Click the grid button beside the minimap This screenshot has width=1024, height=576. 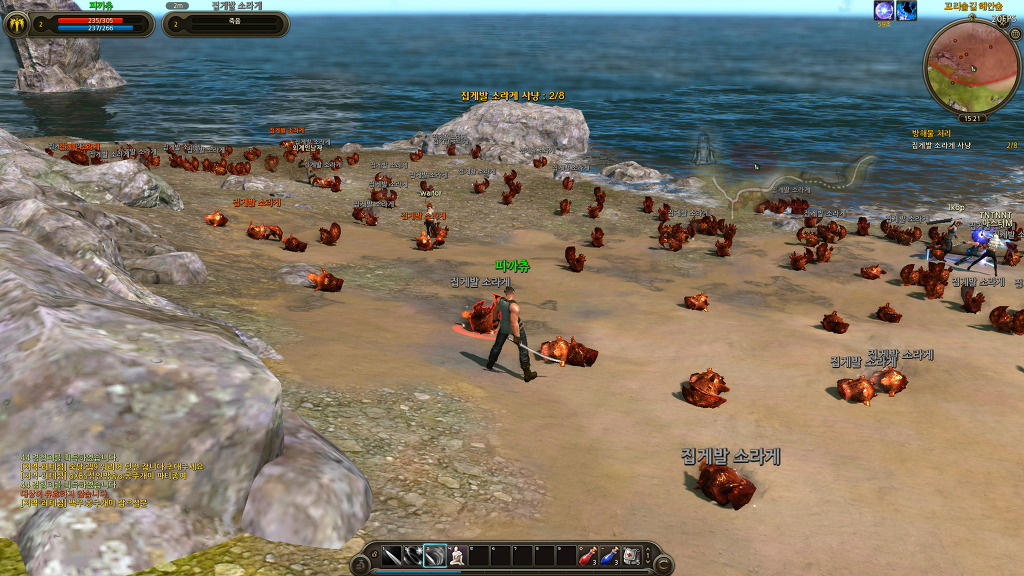click(x=1016, y=32)
